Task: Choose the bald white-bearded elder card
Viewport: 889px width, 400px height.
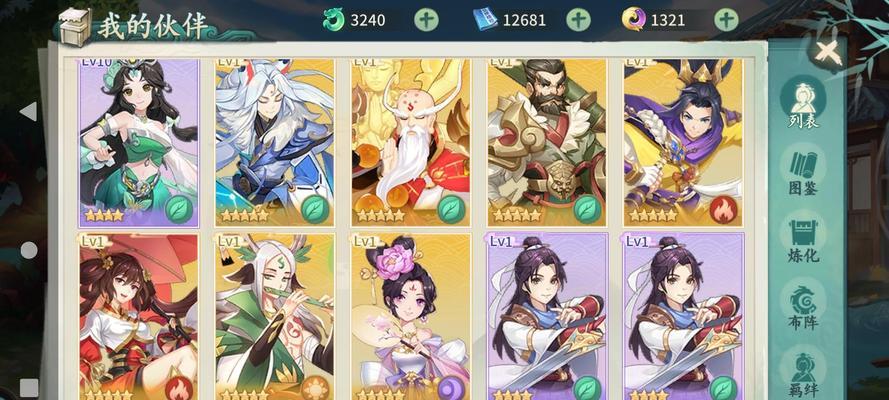Action: [410, 142]
